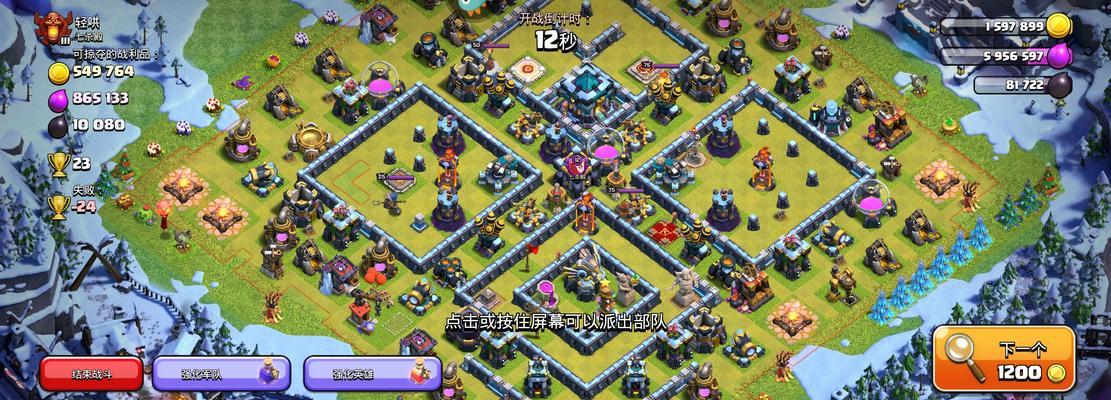End the battle with the red 结束战斗 button
This screenshot has height=400, width=1111.
point(91,373)
